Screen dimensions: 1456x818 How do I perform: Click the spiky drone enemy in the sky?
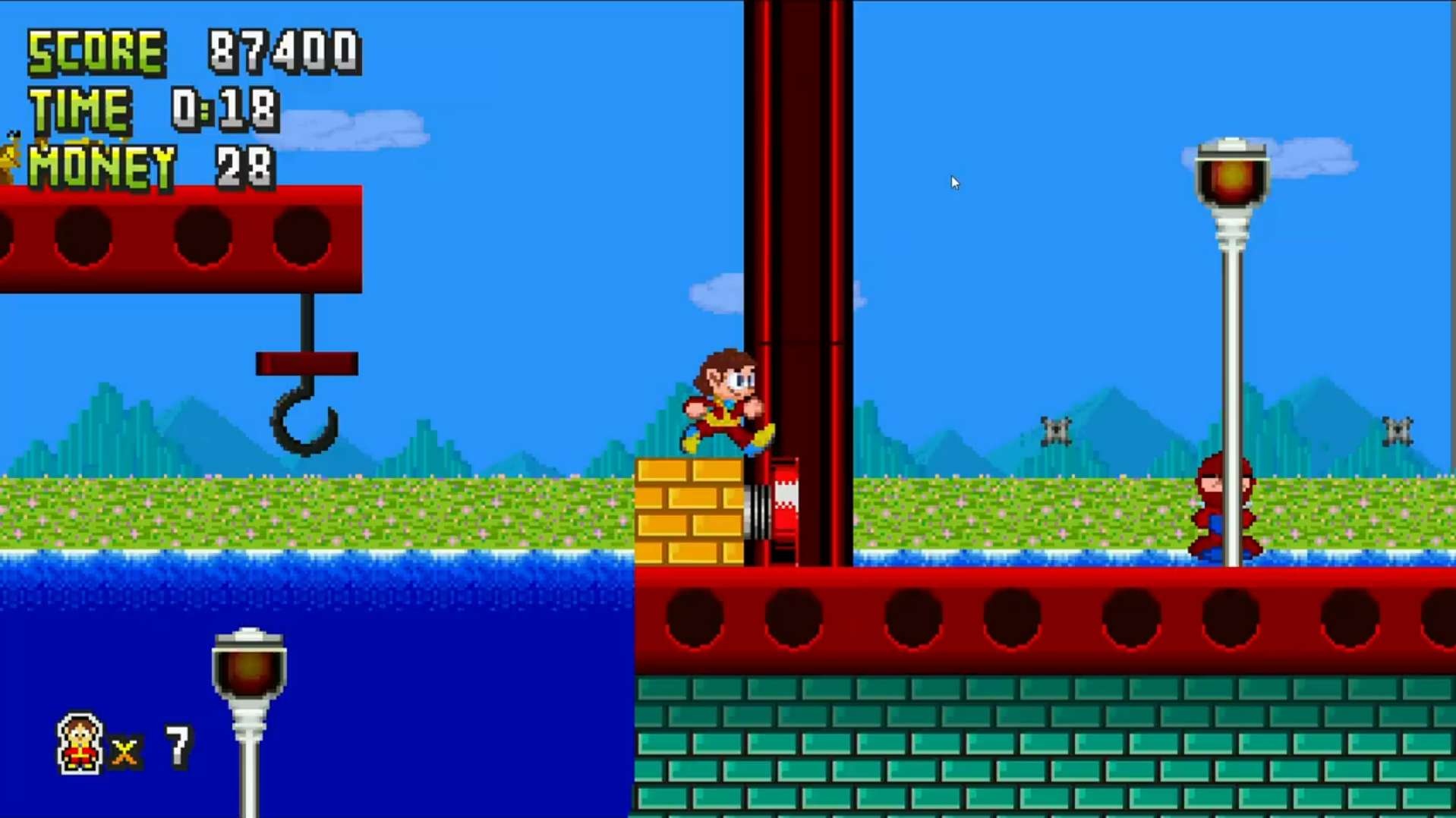pos(1055,430)
